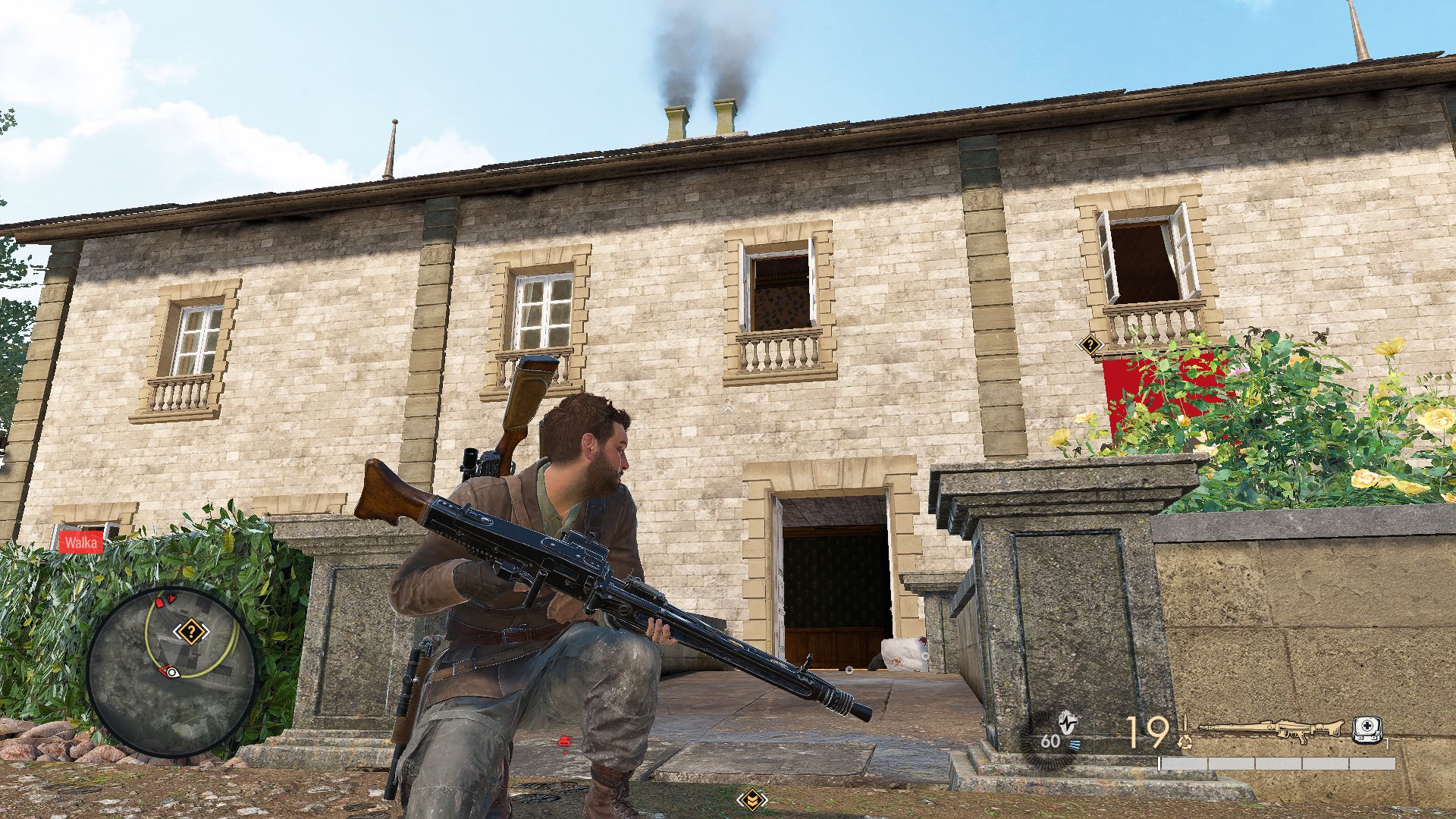Use the medkit icon
This screenshot has height=819, width=1456.
[1367, 730]
